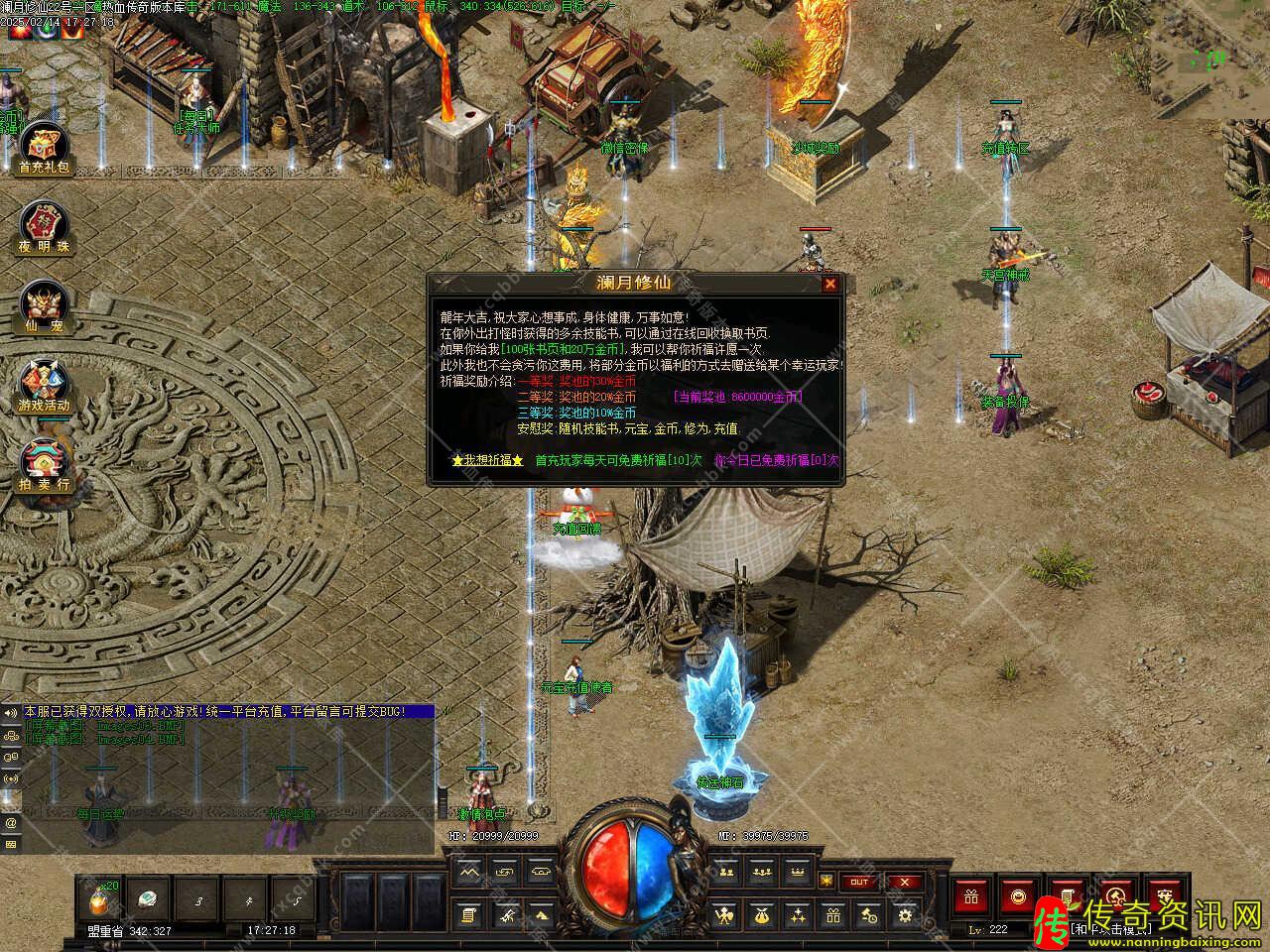
Task: Open the scroll icon in the bottom bar
Action: [469, 915]
